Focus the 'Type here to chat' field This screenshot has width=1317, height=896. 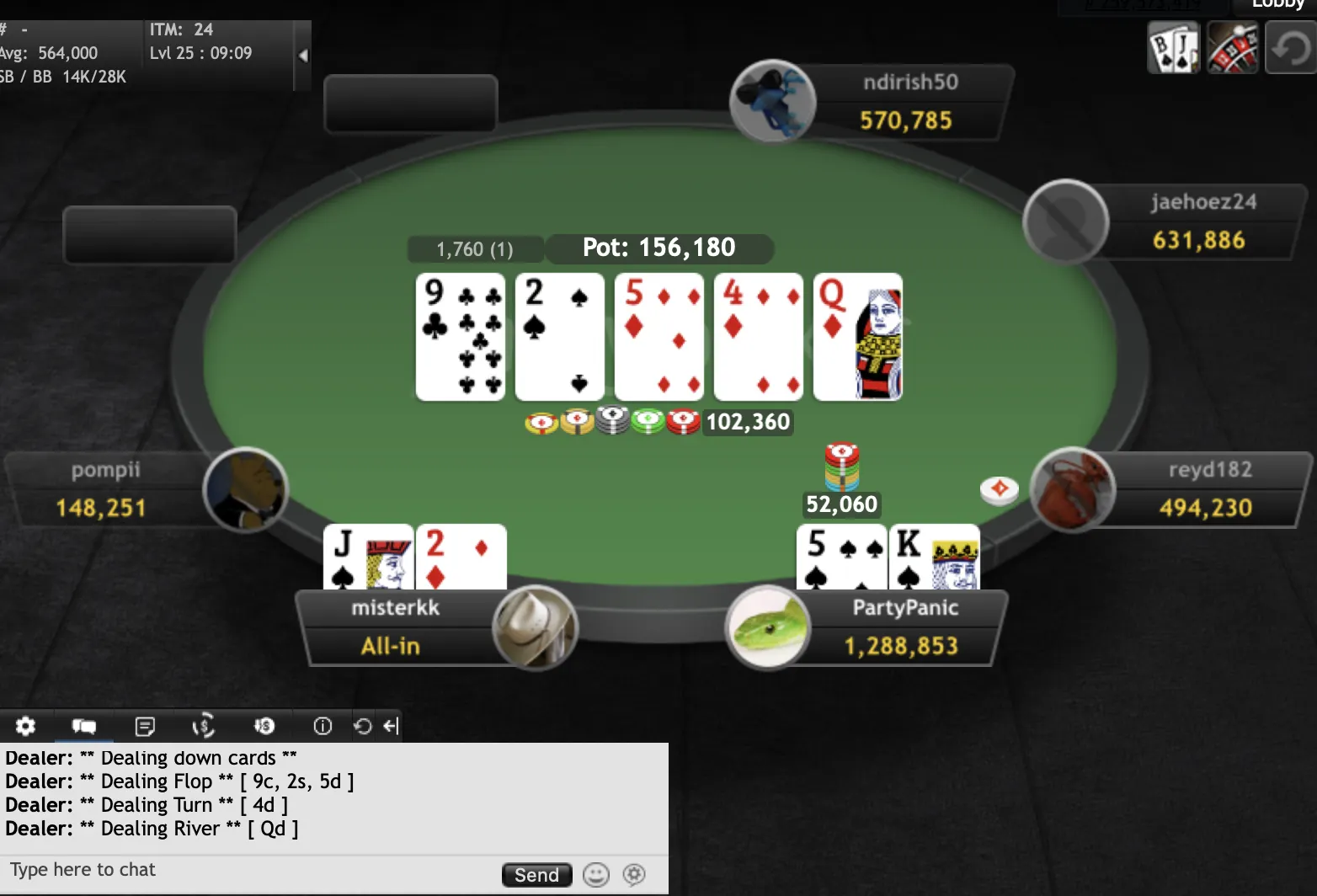click(x=244, y=870)
